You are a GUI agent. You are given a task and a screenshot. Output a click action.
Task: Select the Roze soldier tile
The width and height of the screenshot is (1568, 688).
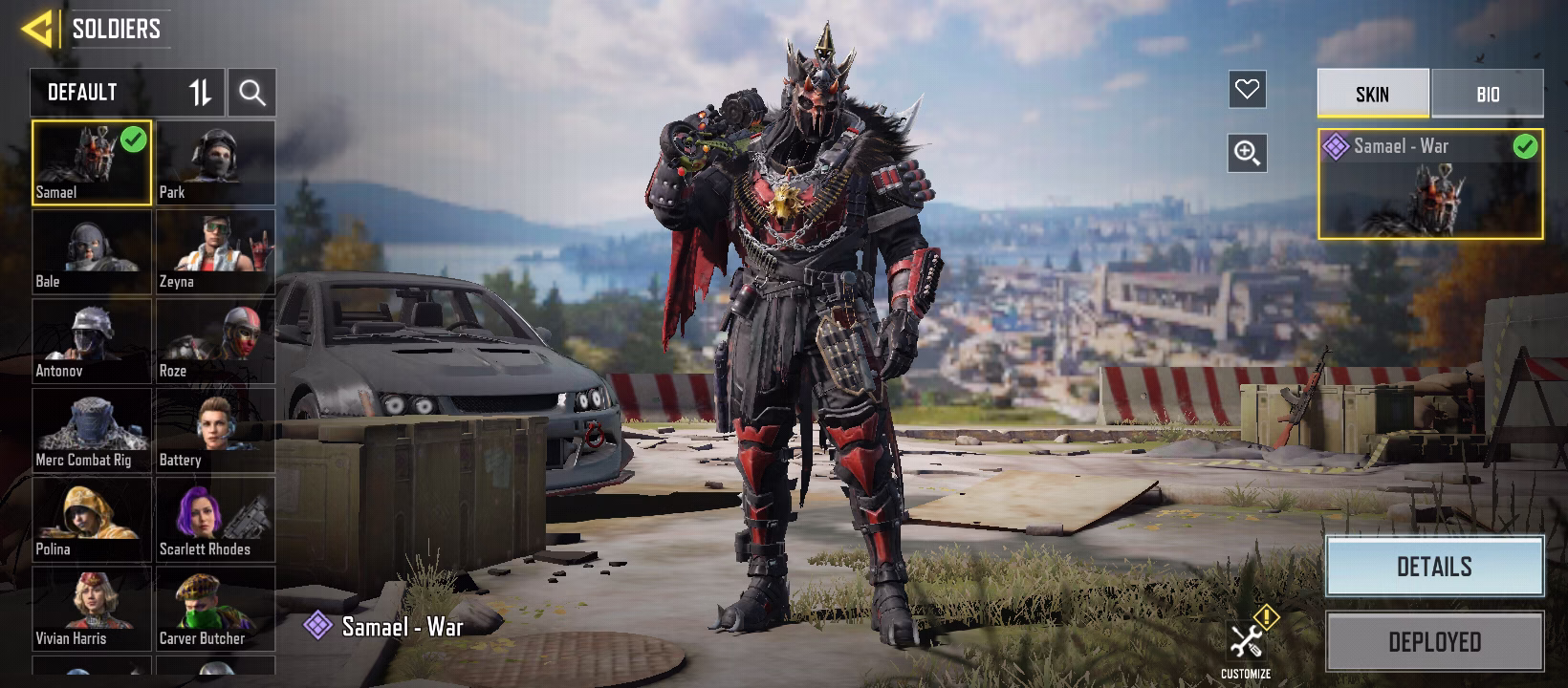click(215, 340)
